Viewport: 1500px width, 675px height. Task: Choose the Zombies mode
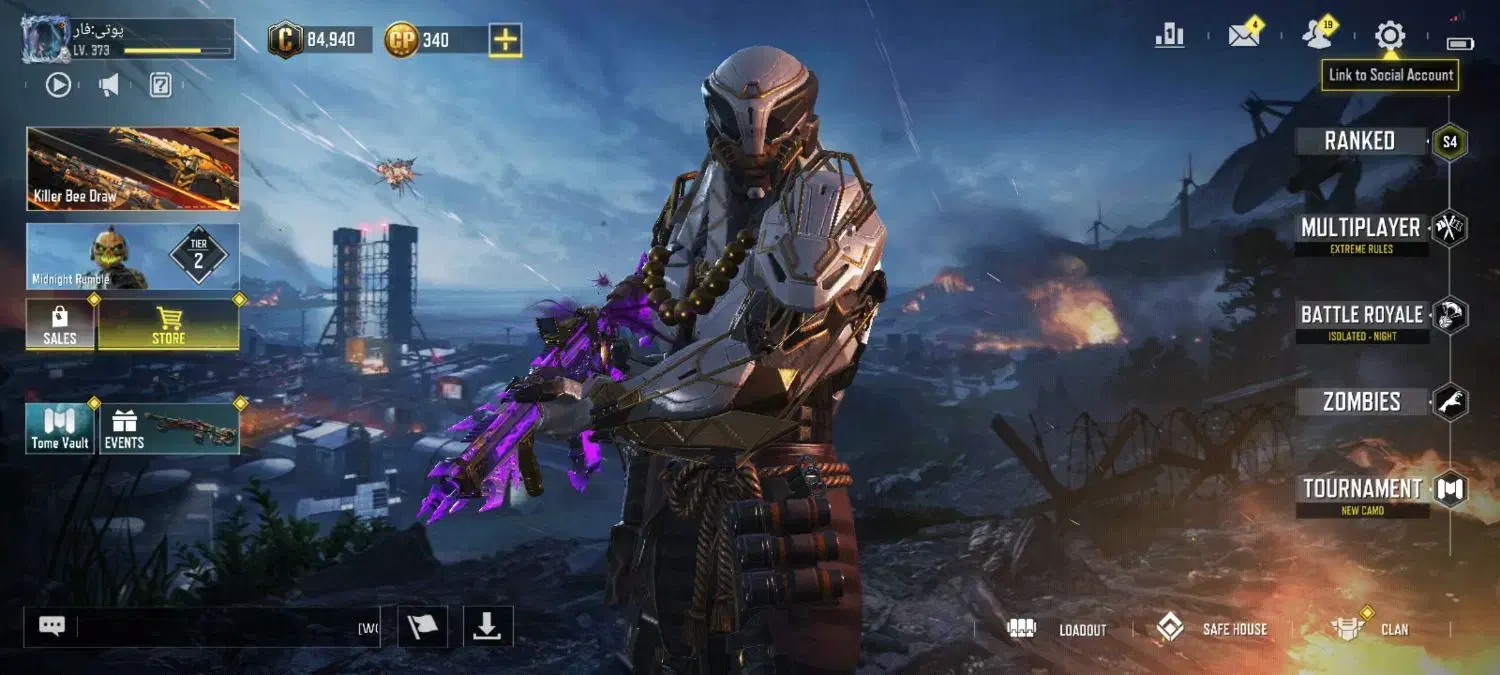[1361, 402]
